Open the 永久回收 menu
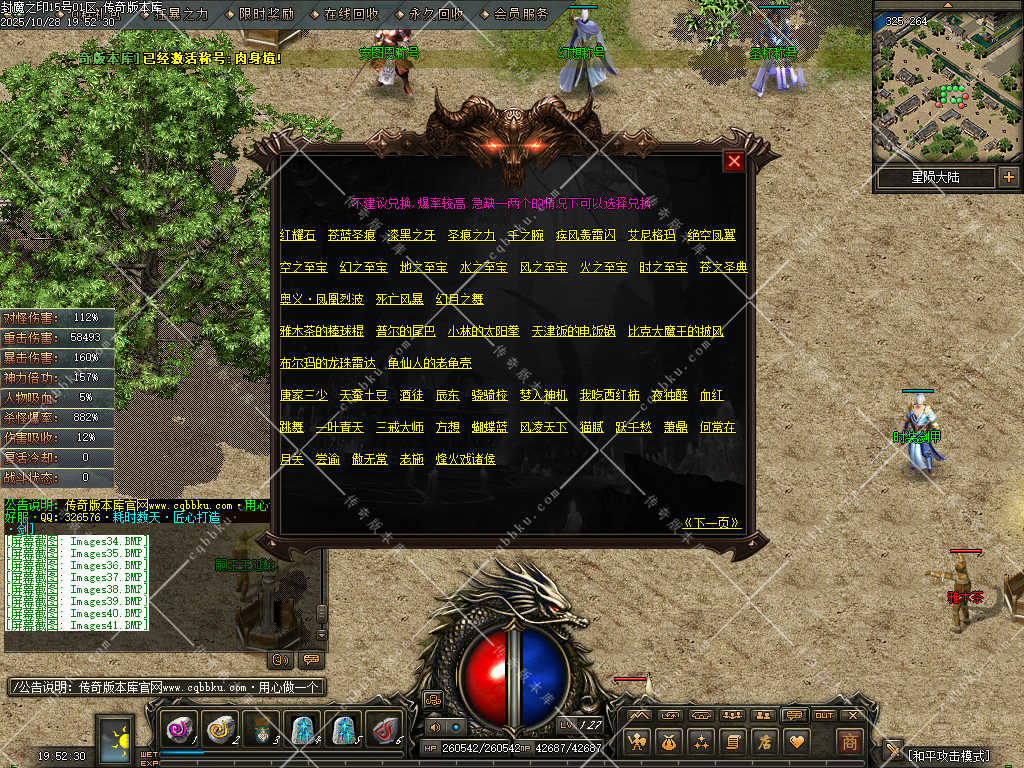 (x=436, y=14)
